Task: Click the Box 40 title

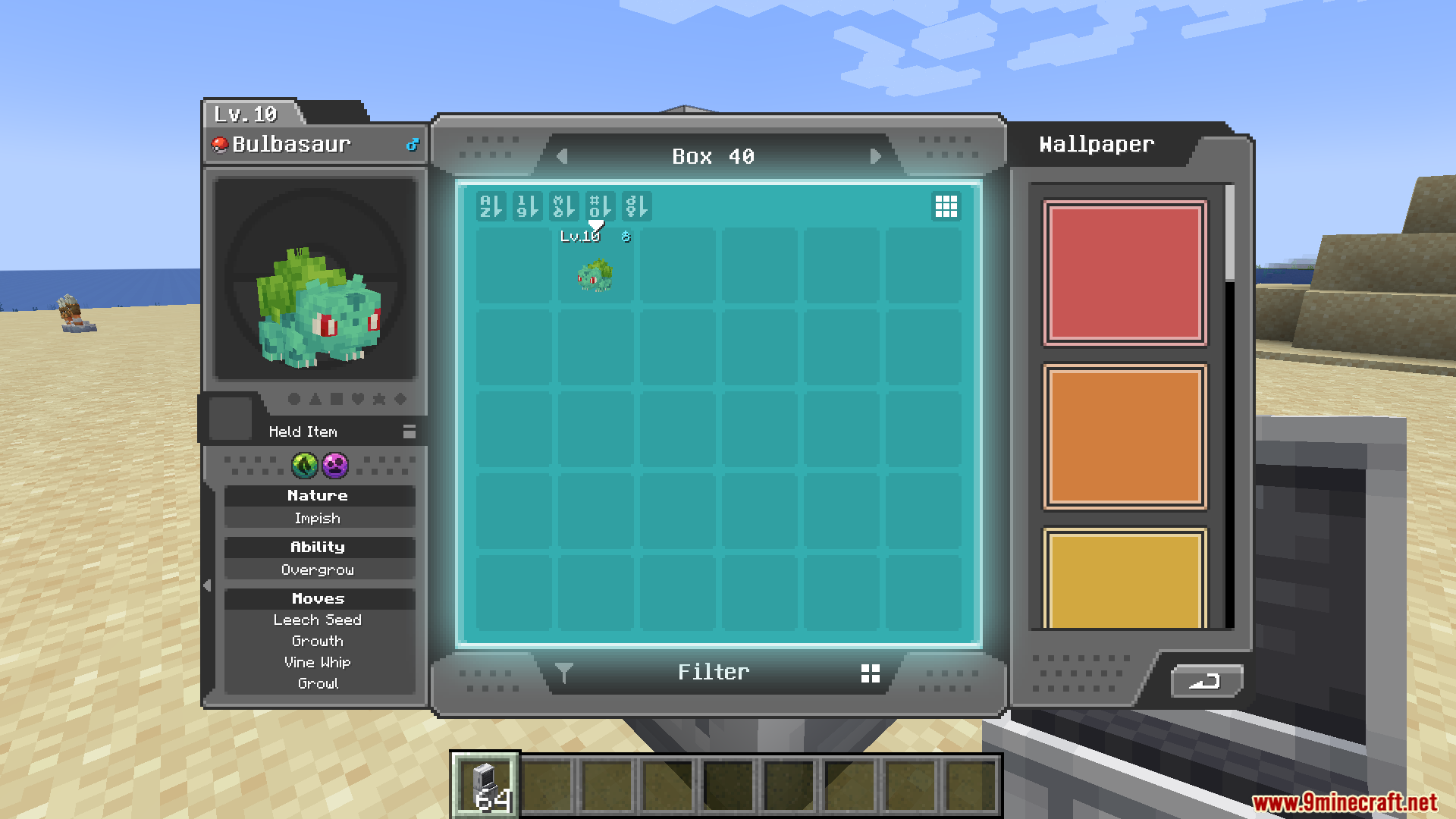Action: pyautogui.click(x=711, y=156)
